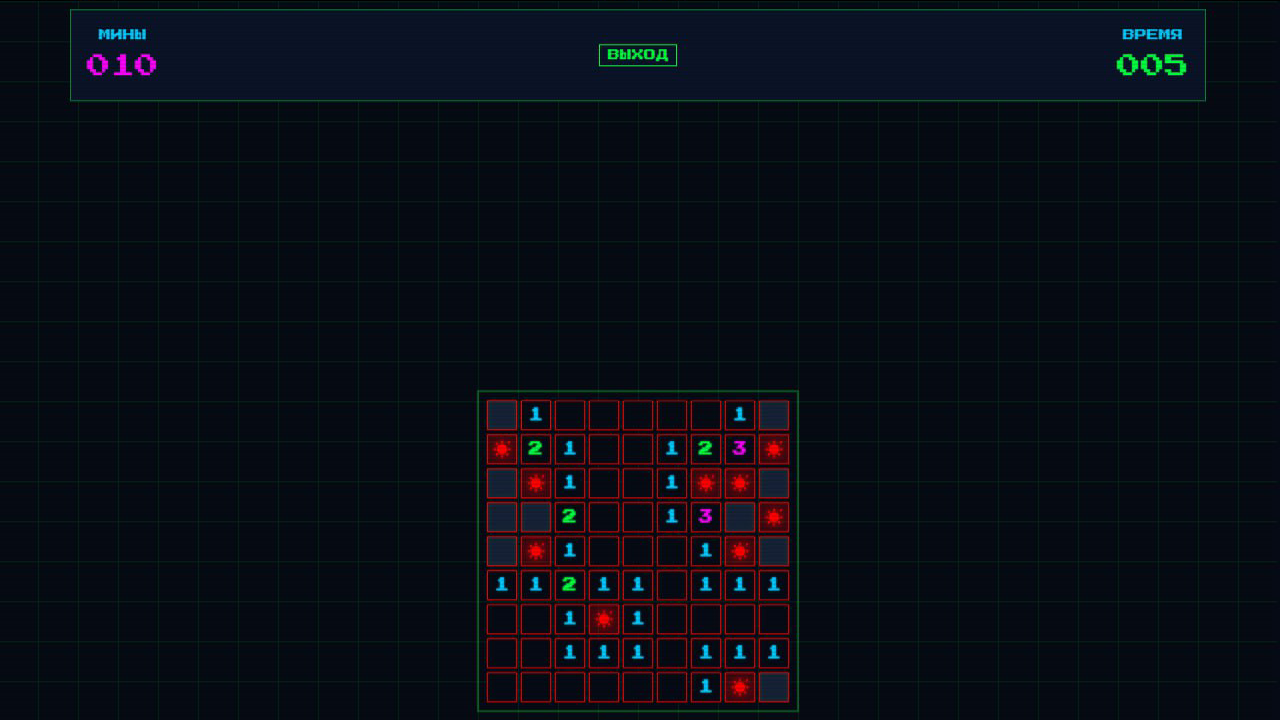1280x720 pixels.
Task: Click the mine at the far right of row four
Action: 773,517
